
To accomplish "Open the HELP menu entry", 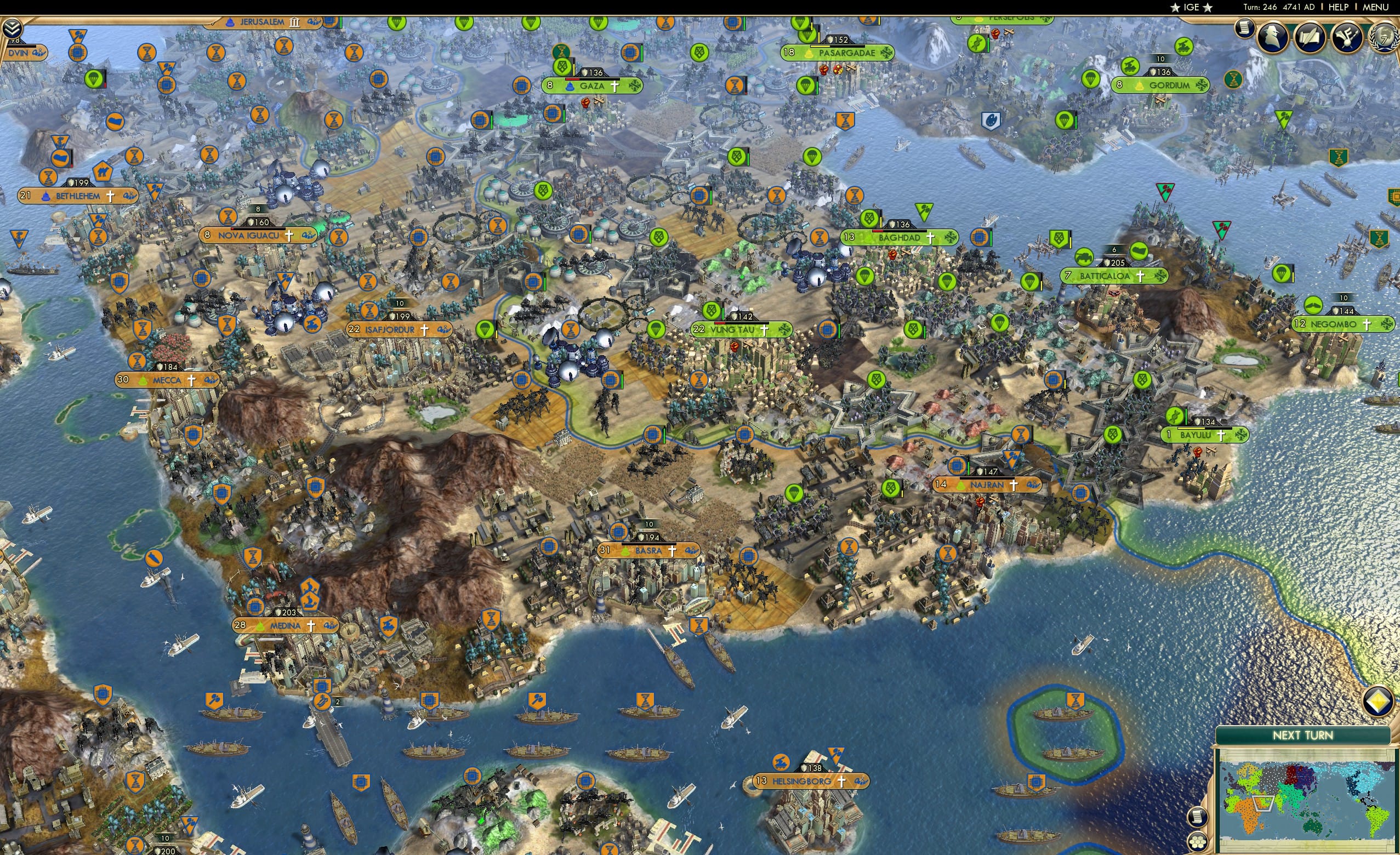I will (x=1339, y=7).
